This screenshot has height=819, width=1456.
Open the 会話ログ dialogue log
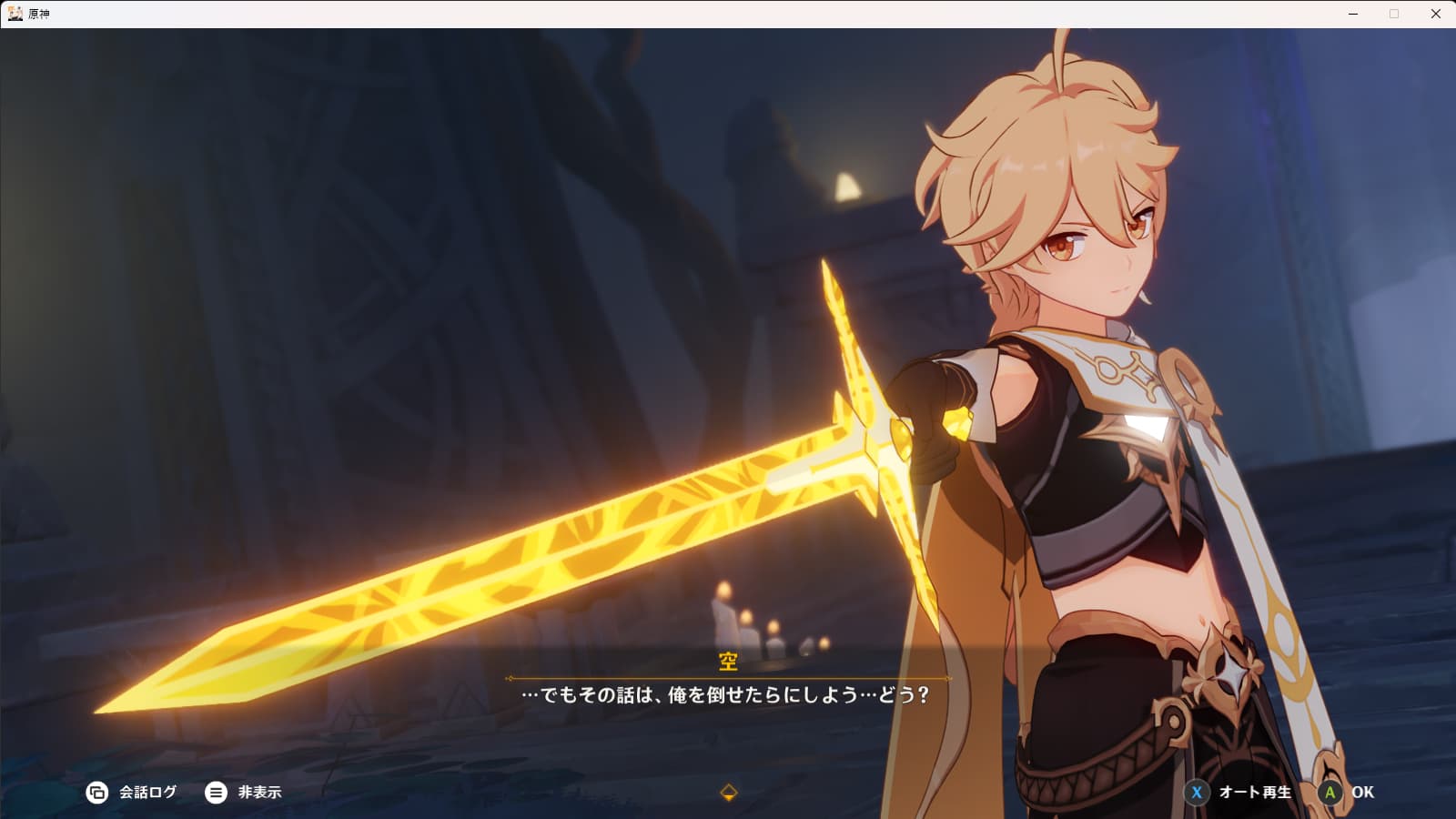tap(132, 793)
